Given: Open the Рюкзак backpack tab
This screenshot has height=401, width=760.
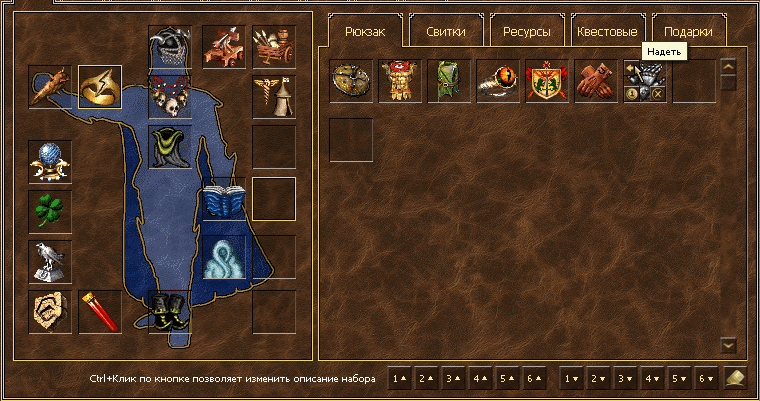Looking at the screenshot, I should pos(364,31).
